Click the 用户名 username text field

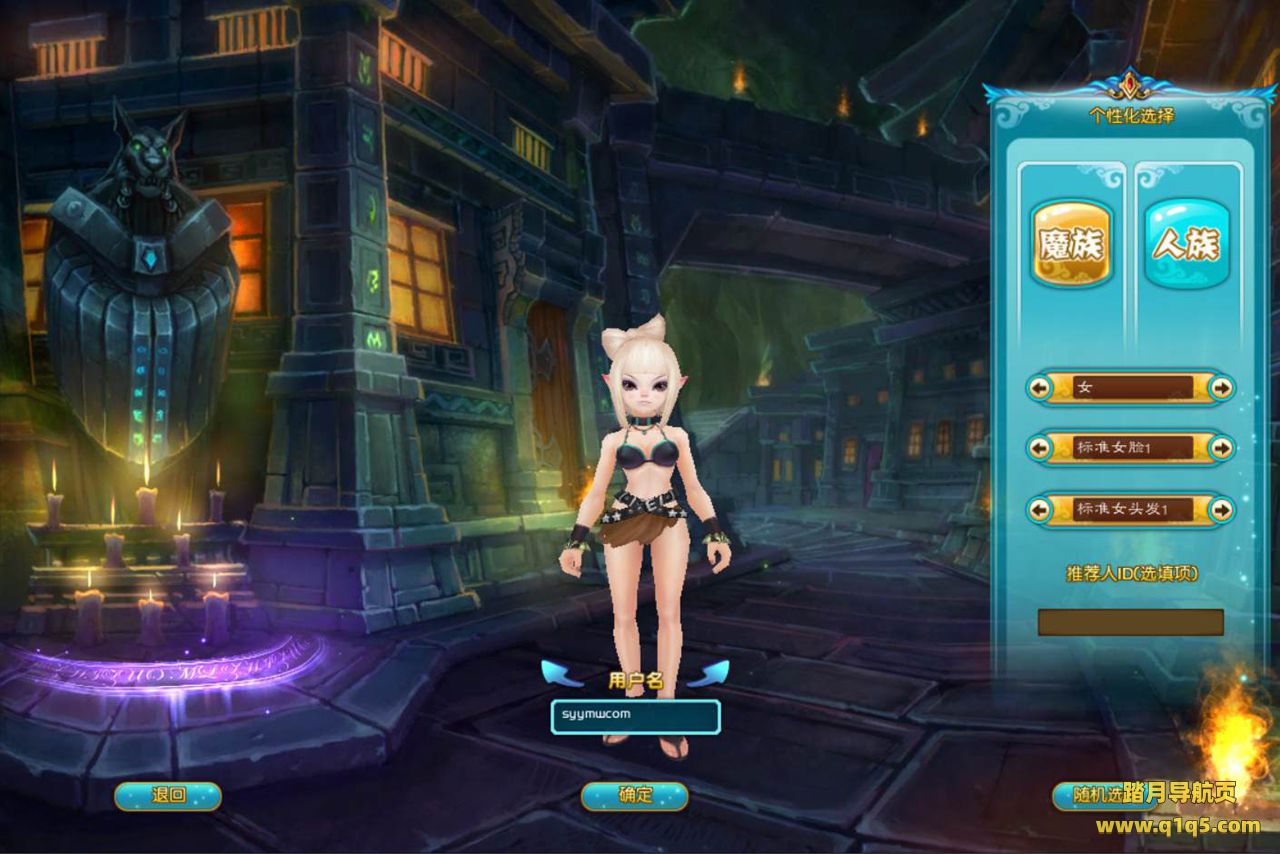635,716
